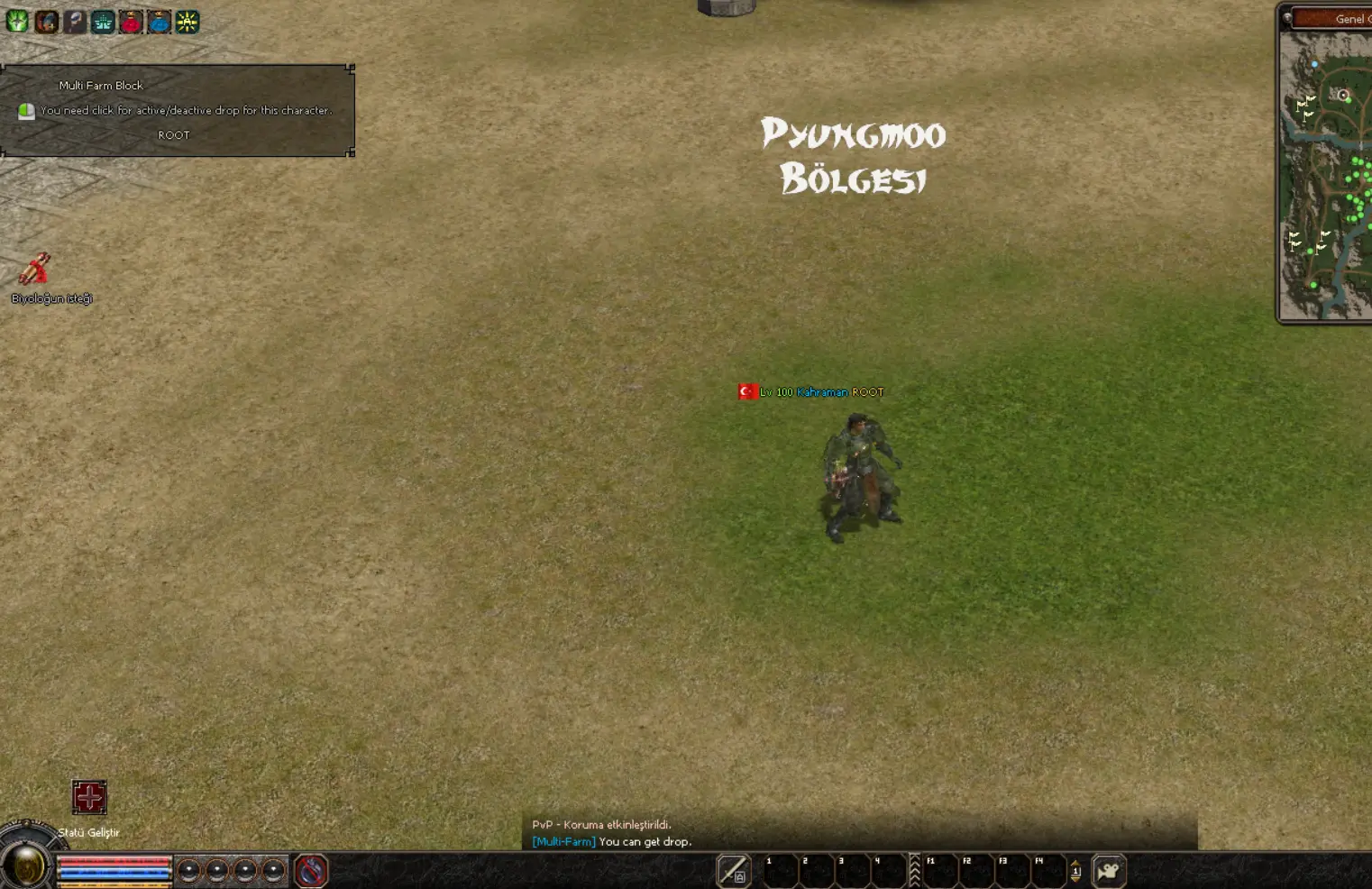Click the teal emblem buff icon

click(x=103, y=22)
